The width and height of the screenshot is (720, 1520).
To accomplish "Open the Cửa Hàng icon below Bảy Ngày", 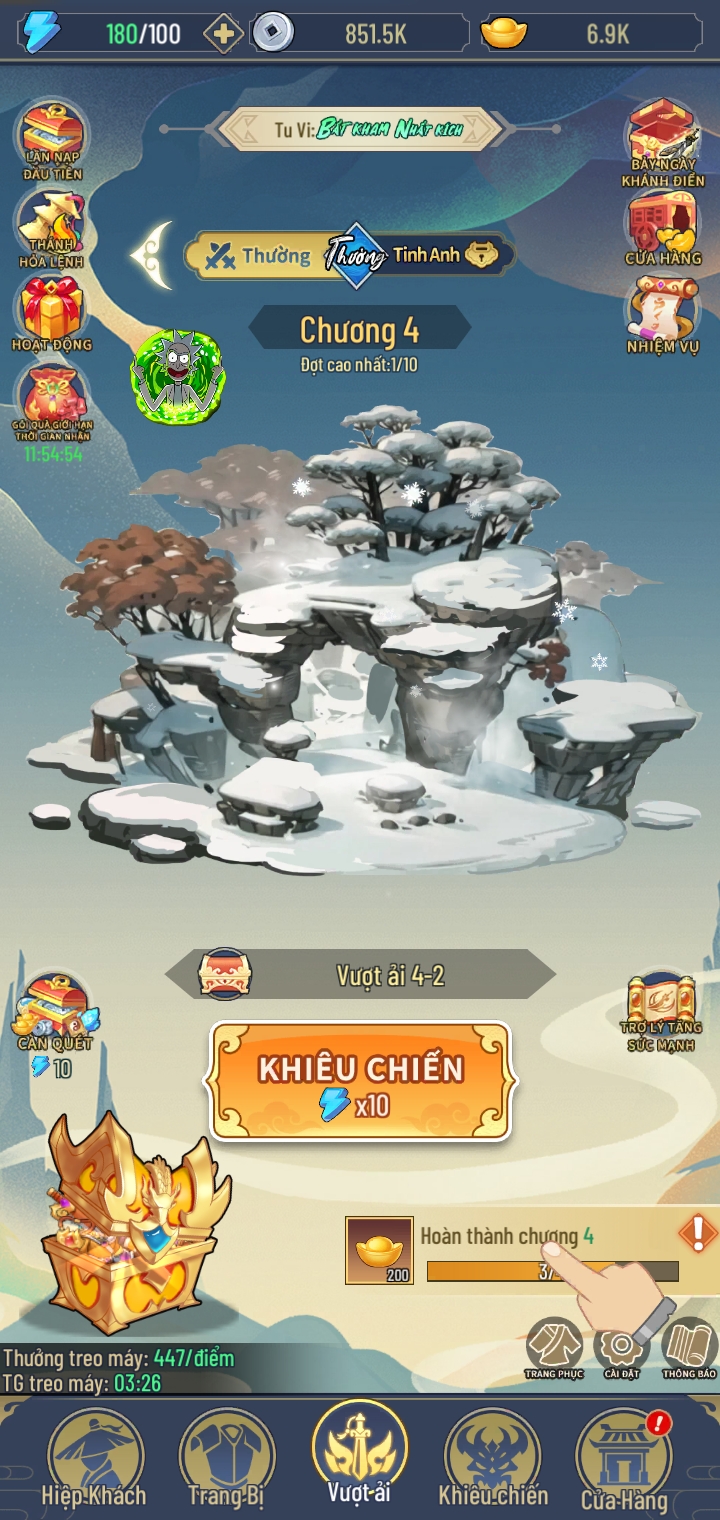I will tap(662, 230).
